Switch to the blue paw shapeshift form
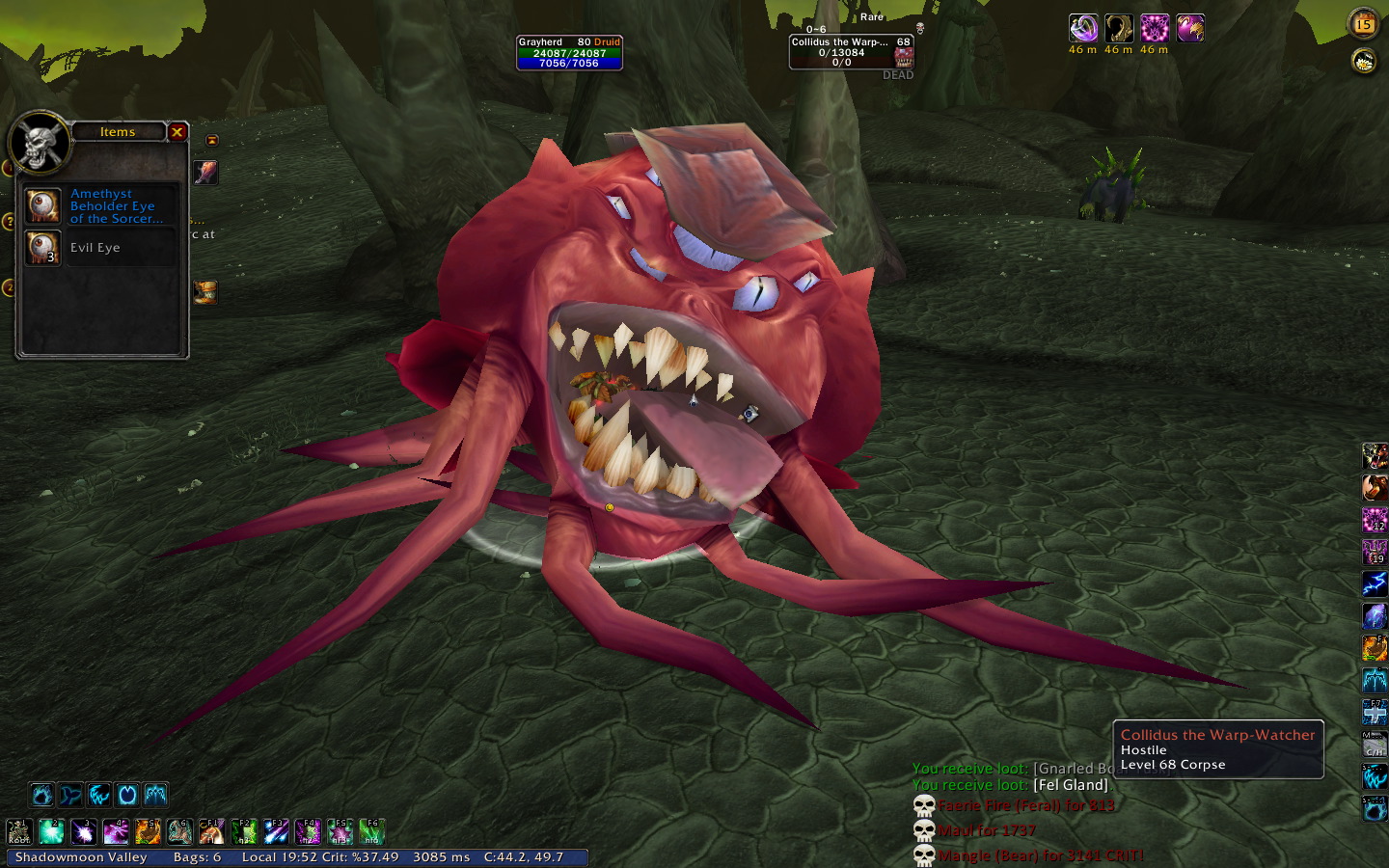This screenshot has height=868, width=1389. (41, 795)
